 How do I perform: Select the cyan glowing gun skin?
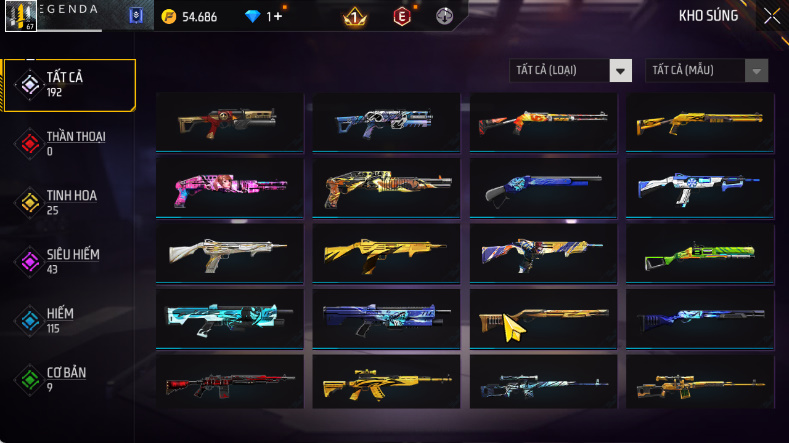pyautogui.click(x=231, y=318)
